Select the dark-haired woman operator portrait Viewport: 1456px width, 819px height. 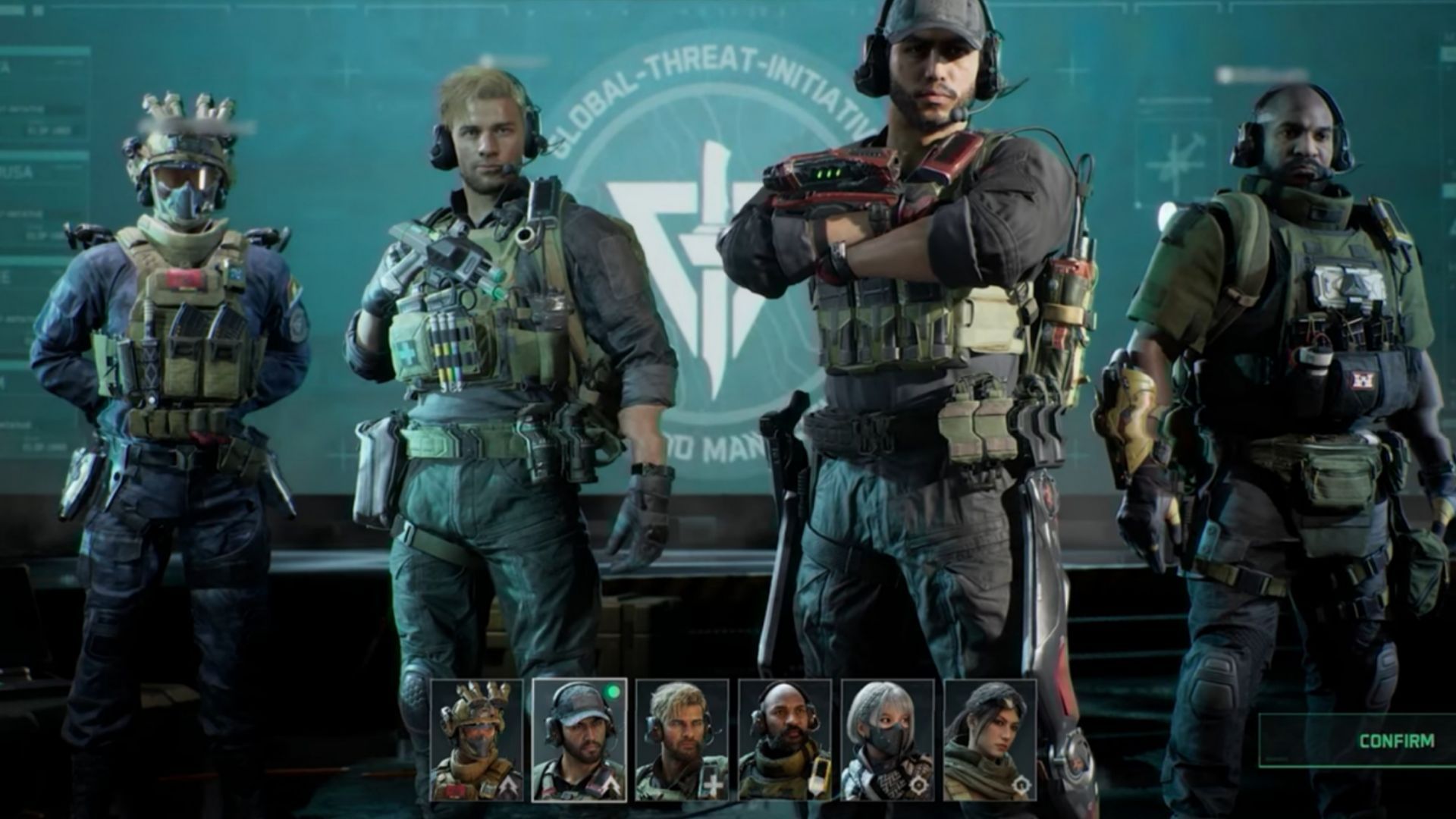click(990, 740)
